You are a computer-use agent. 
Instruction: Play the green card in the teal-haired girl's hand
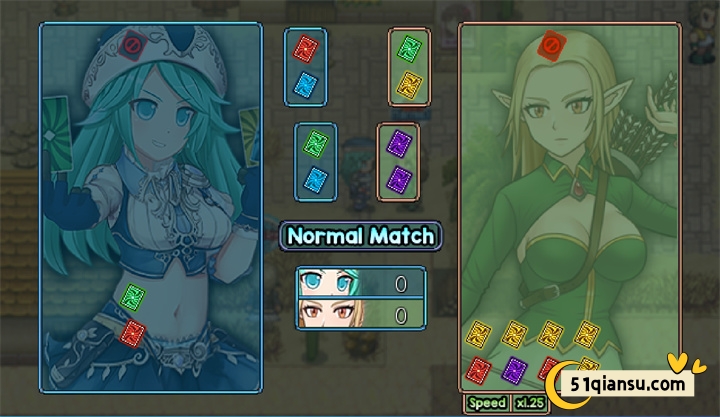(131, 297)
